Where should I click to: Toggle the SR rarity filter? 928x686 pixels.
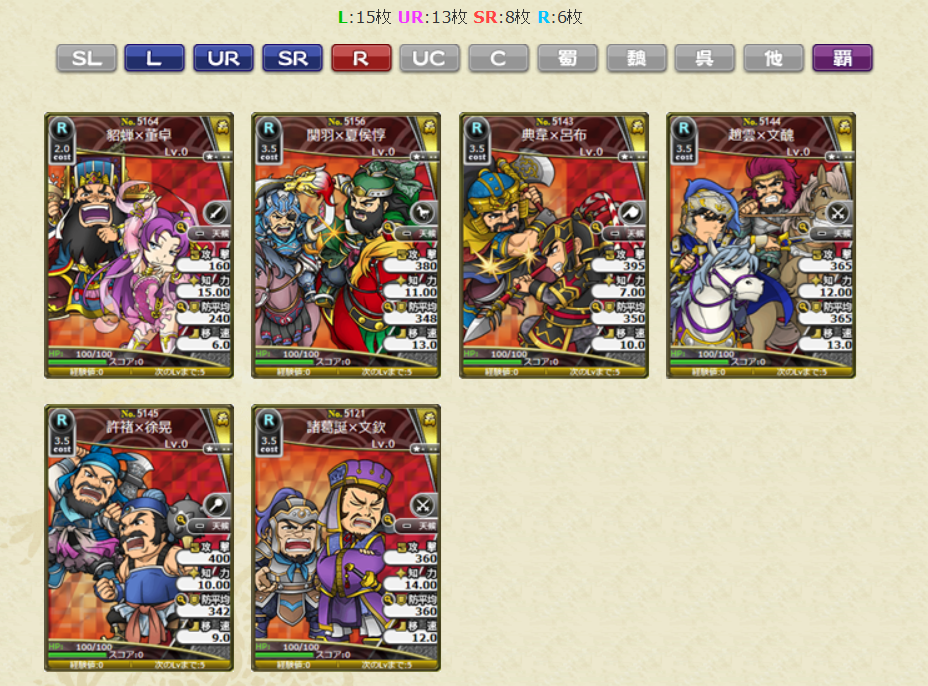292,58
